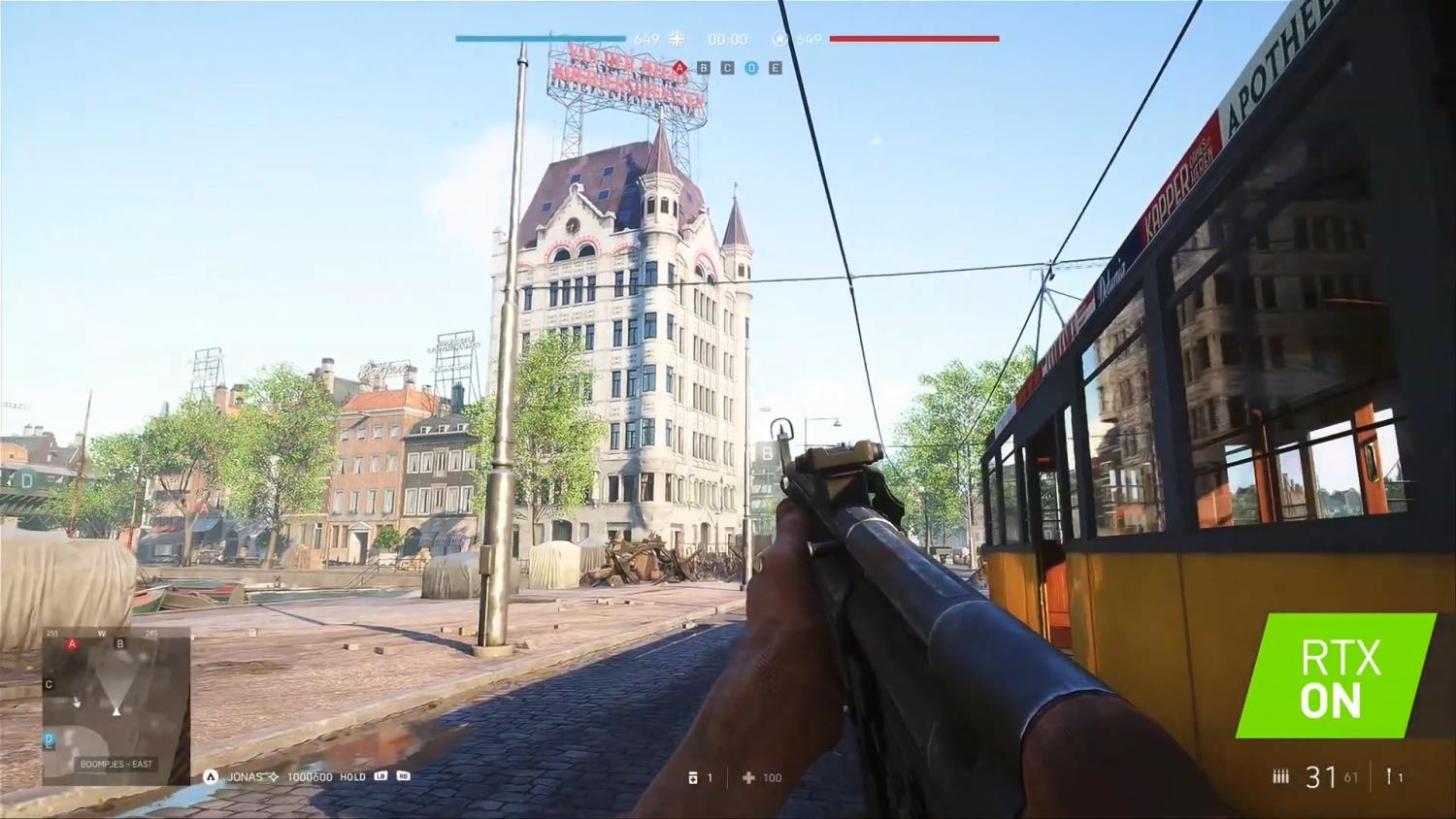This screenshot has height=819, width=1456.
Task: Select the grenade icon by the ammo count
Action: coord(1390,776)
